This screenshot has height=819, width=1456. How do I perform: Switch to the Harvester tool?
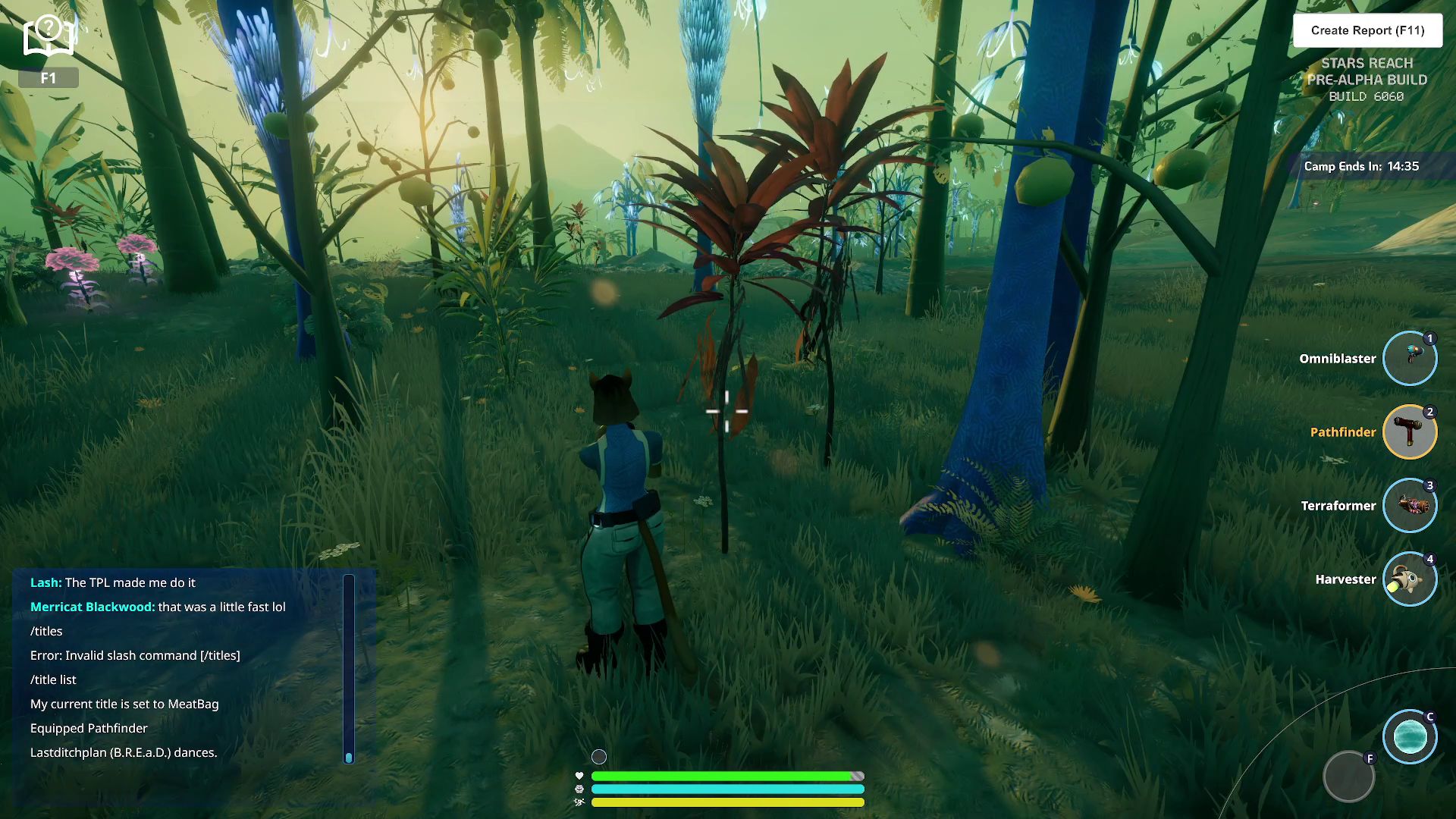(x=1410, y=579)
